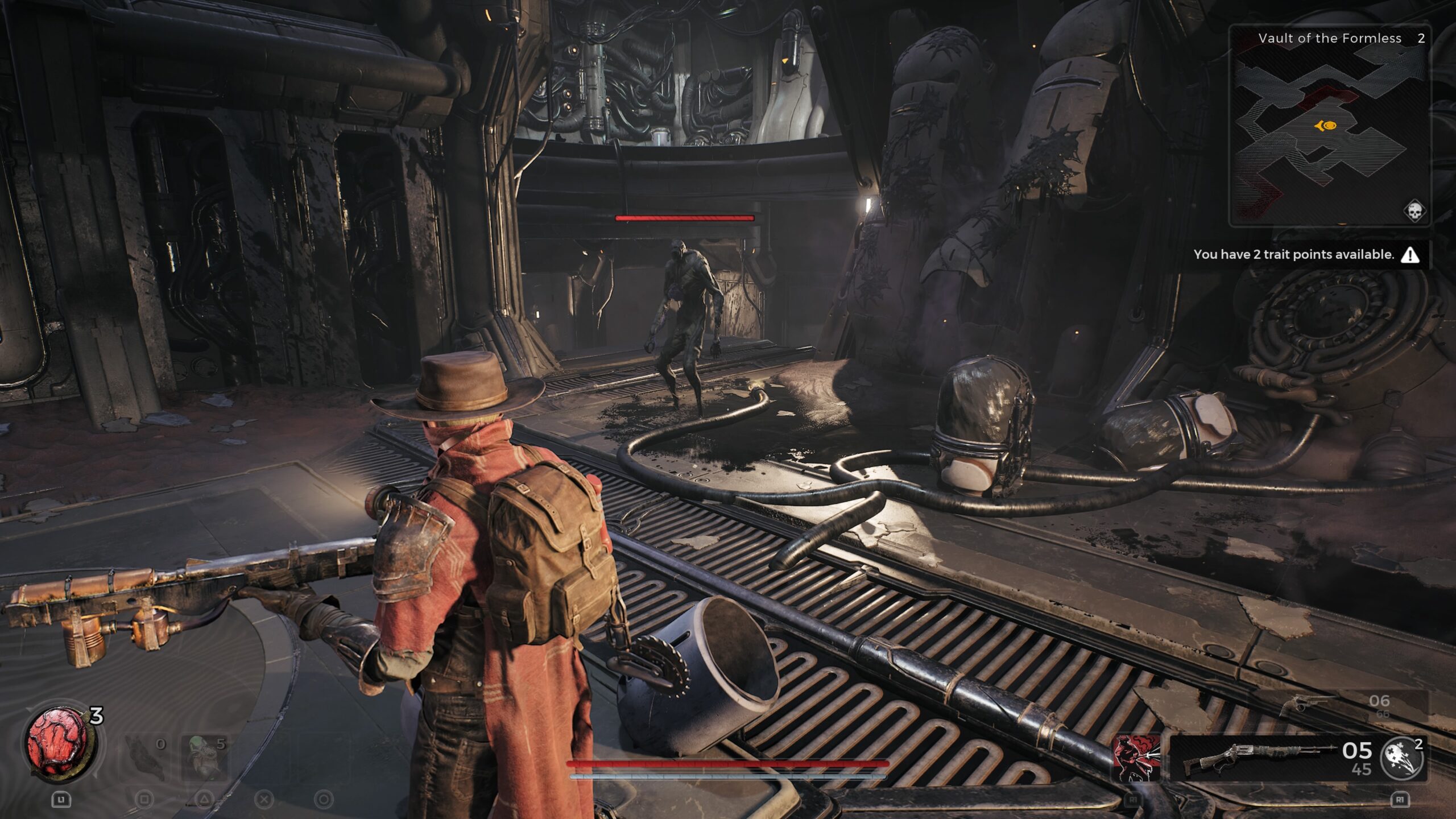Activate the red Gunslinger archetype skill
The height and width of the screenshot is (819, 1456).
(x=1136, y=758)
